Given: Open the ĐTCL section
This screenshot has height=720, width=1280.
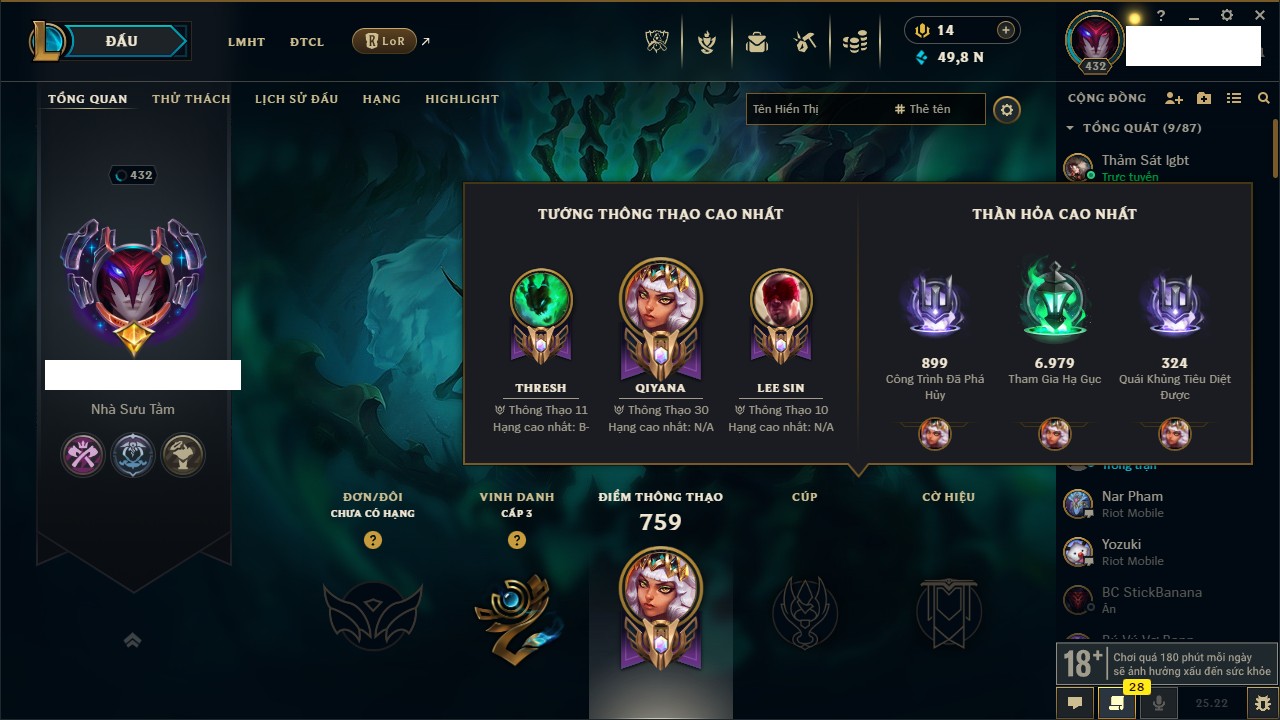Looking at the screenshot, I should point(307,42).
